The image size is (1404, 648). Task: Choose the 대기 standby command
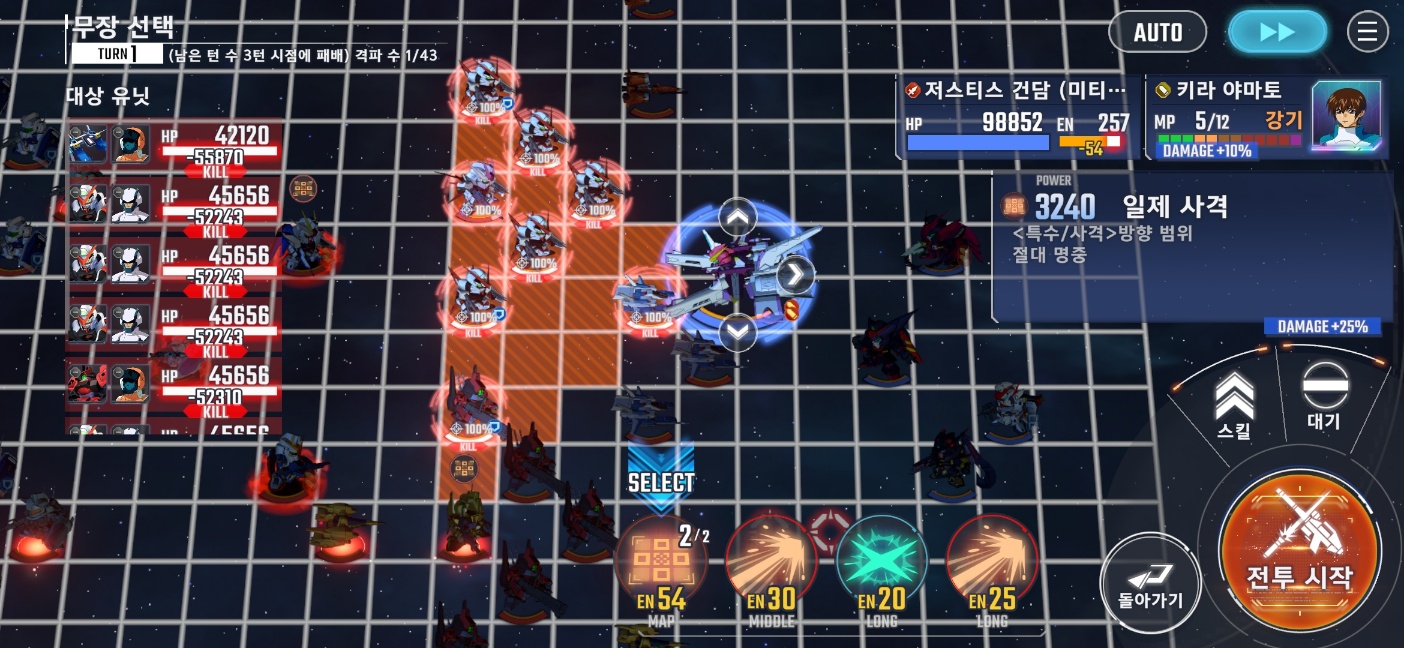click(1324, 397)
